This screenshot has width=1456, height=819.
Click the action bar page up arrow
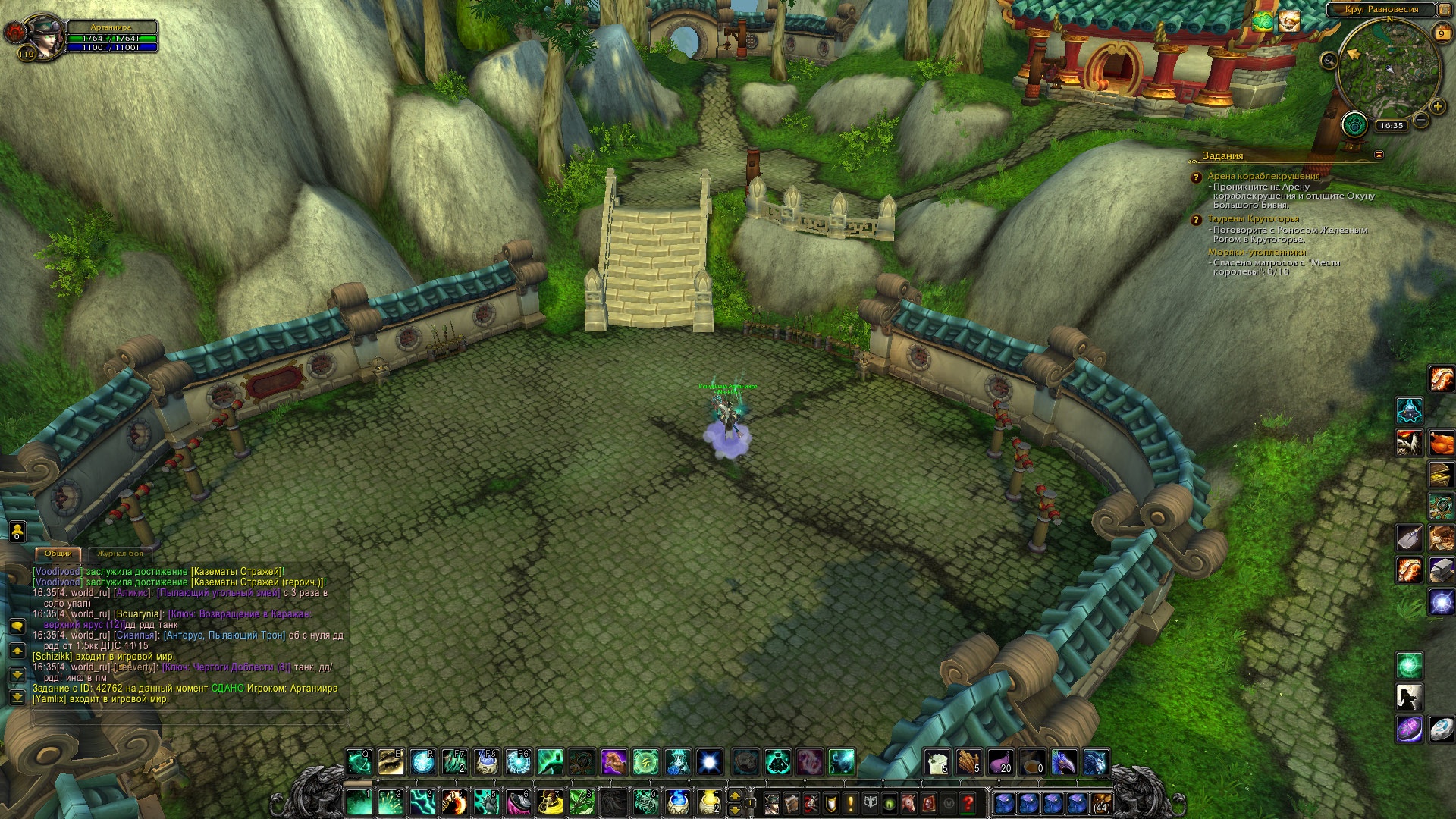coord(734,795)
